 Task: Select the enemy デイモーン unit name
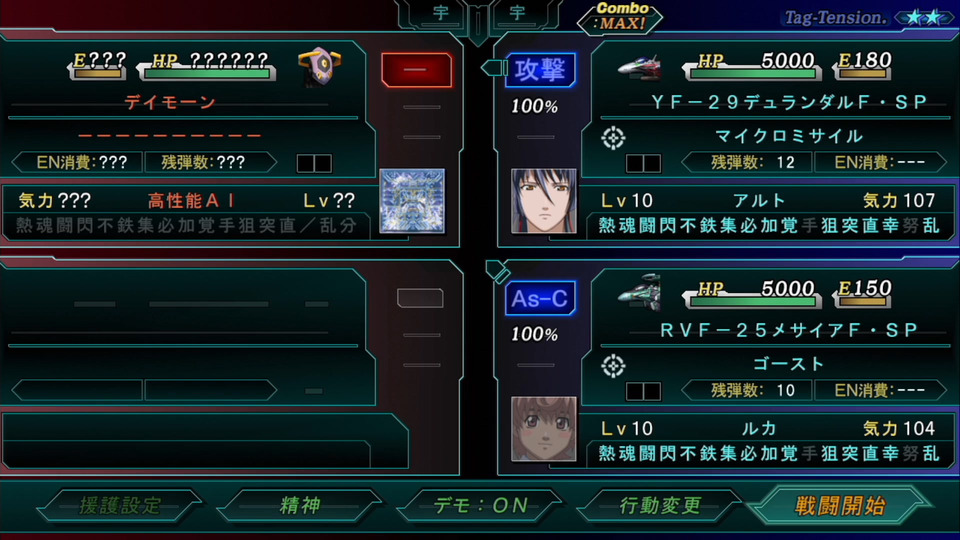click(170, 102)
